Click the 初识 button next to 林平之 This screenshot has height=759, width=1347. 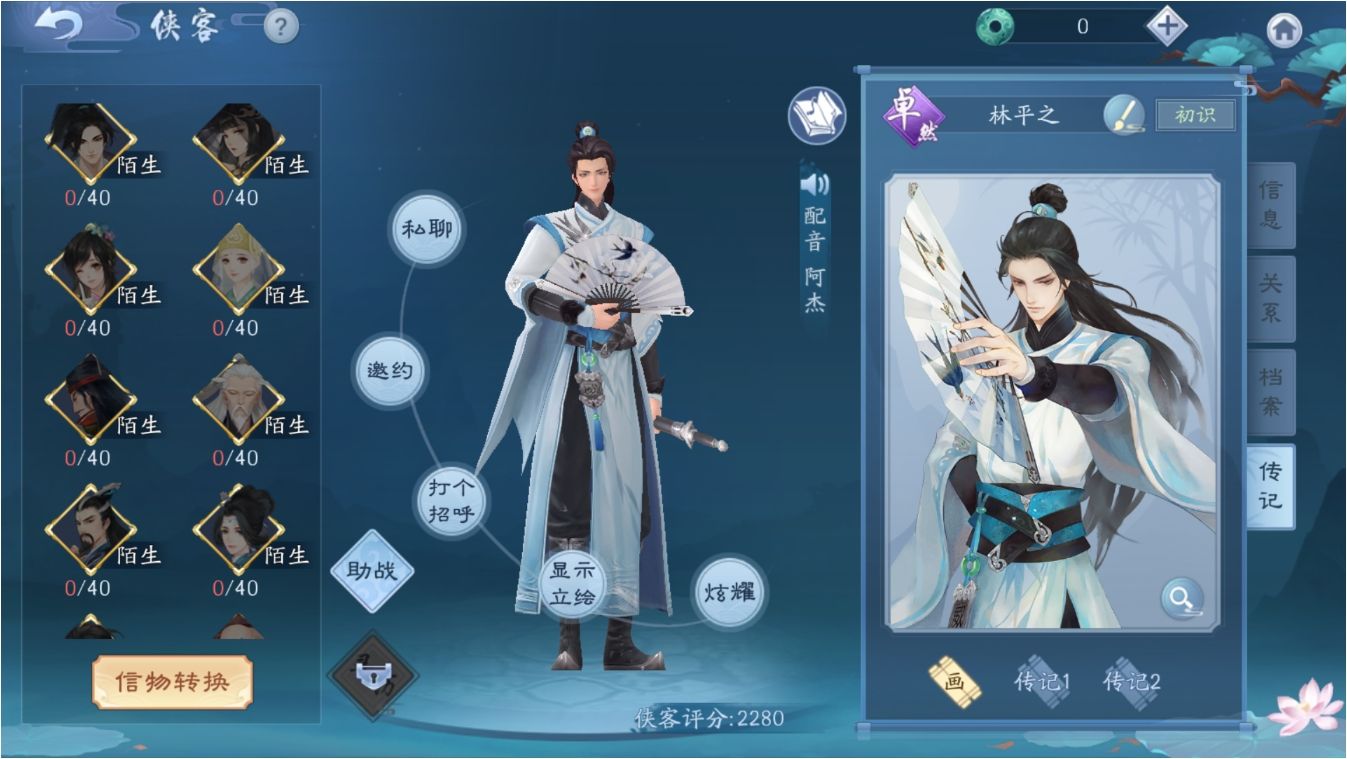(1197, 113)
